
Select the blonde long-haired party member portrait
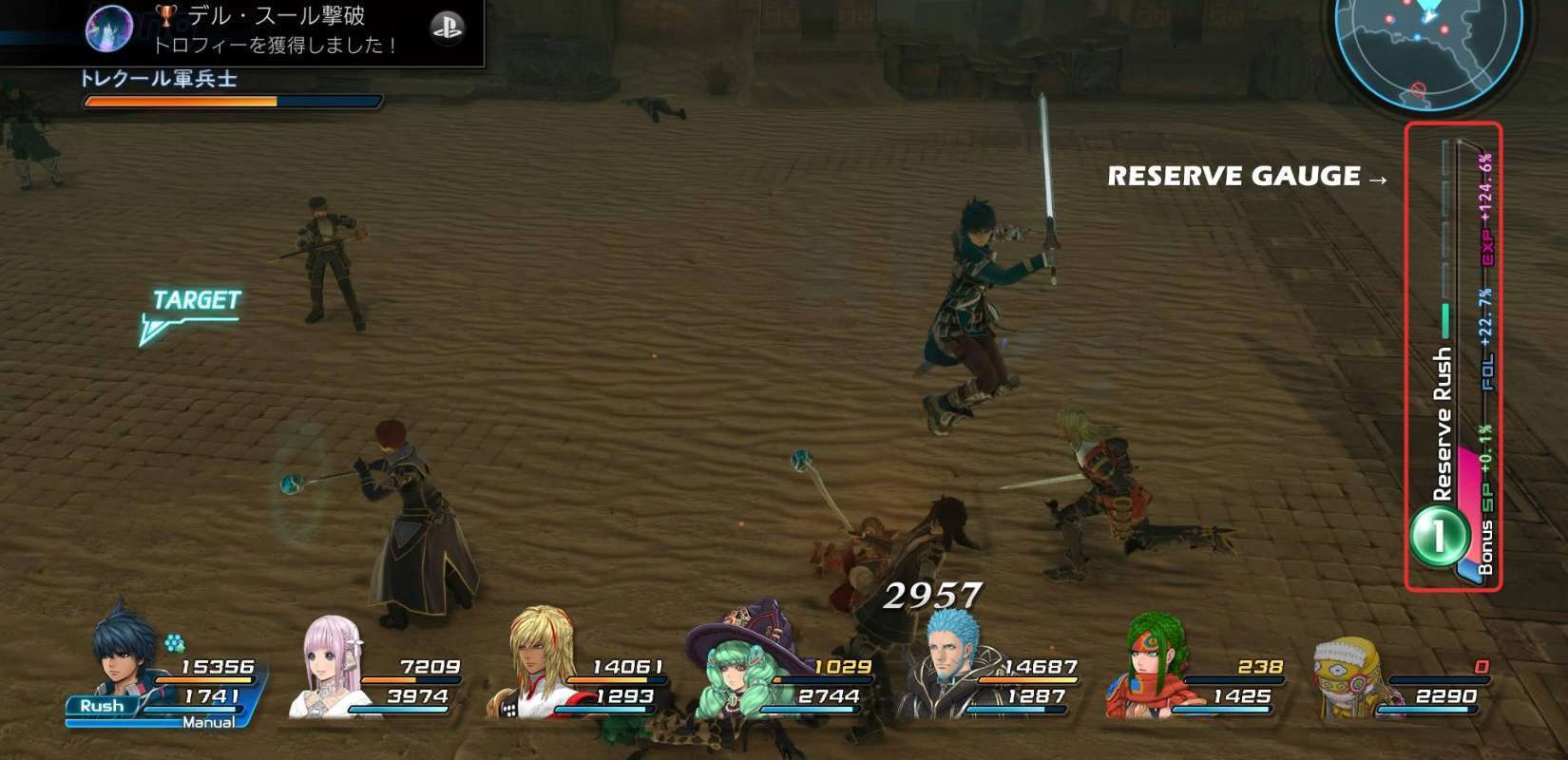539,662
